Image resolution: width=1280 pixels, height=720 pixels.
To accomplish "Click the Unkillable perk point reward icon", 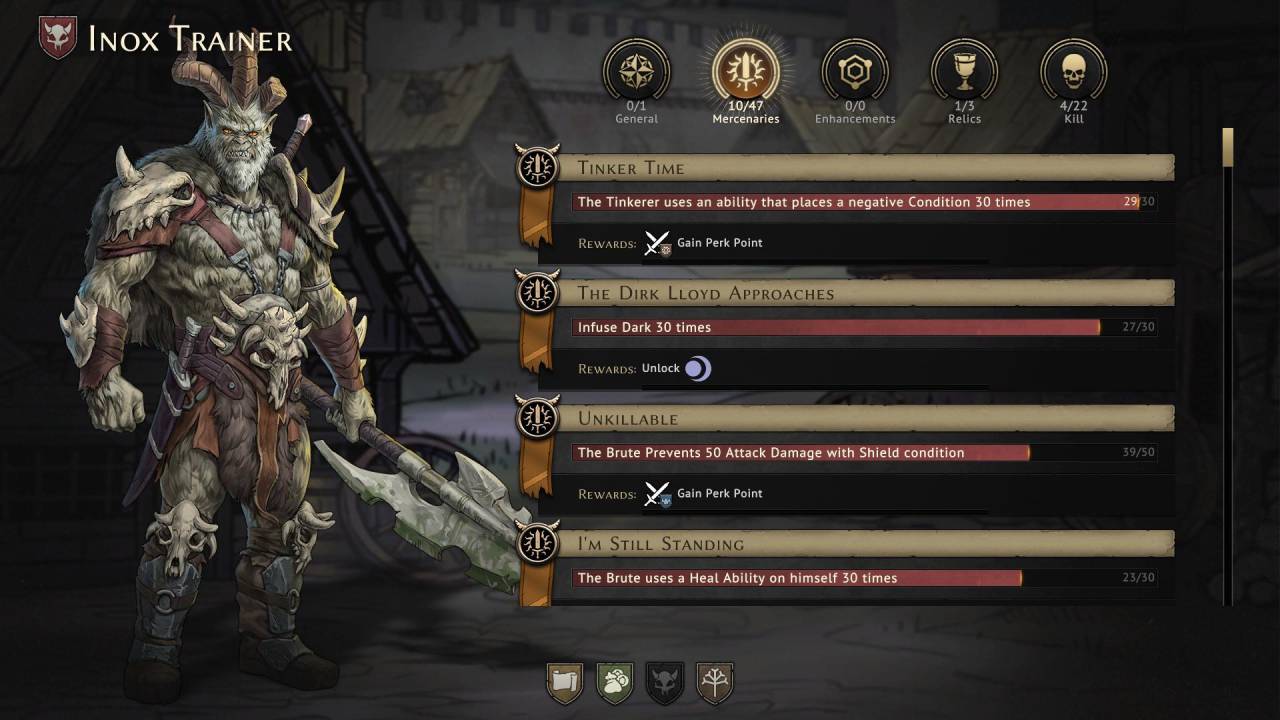I will click(x=657, y=494).
